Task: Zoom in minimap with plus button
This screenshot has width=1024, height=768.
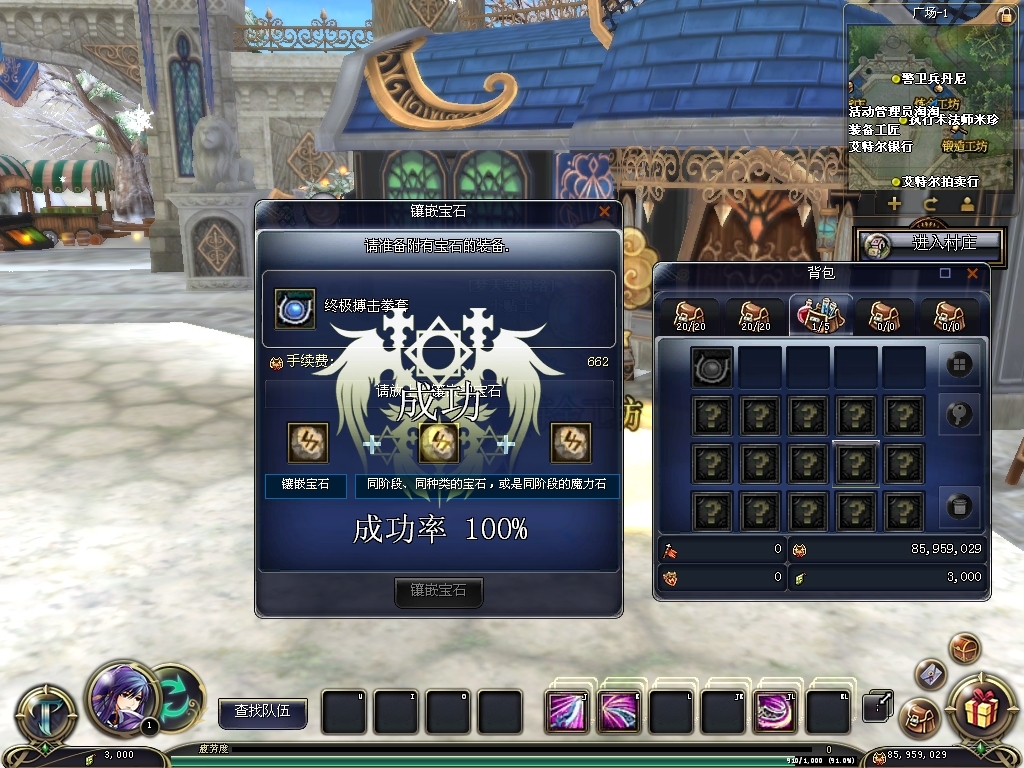Action: coord(894,203)
